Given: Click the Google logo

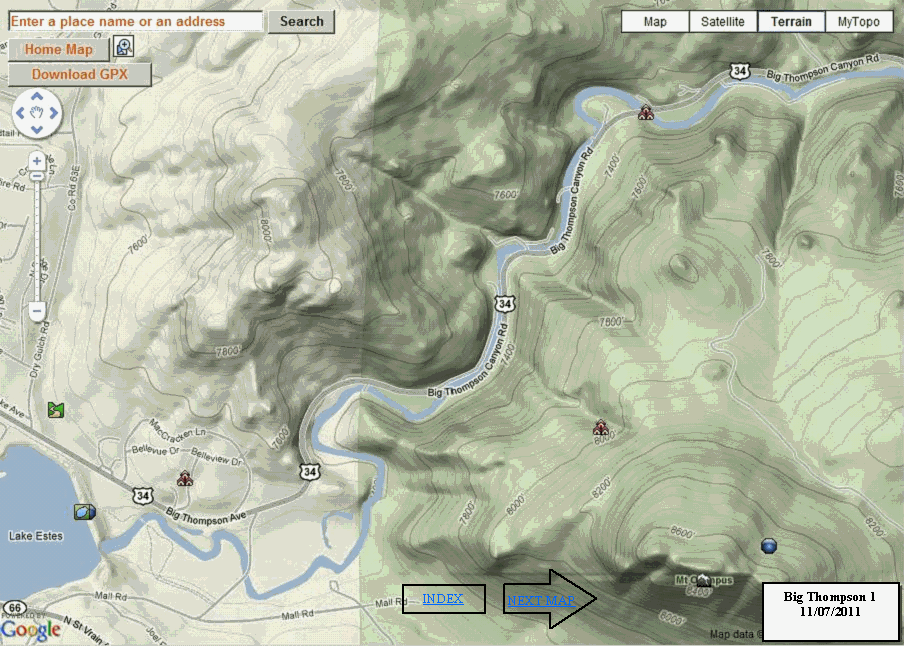Looking at the screenshot, I should [30, 629].
